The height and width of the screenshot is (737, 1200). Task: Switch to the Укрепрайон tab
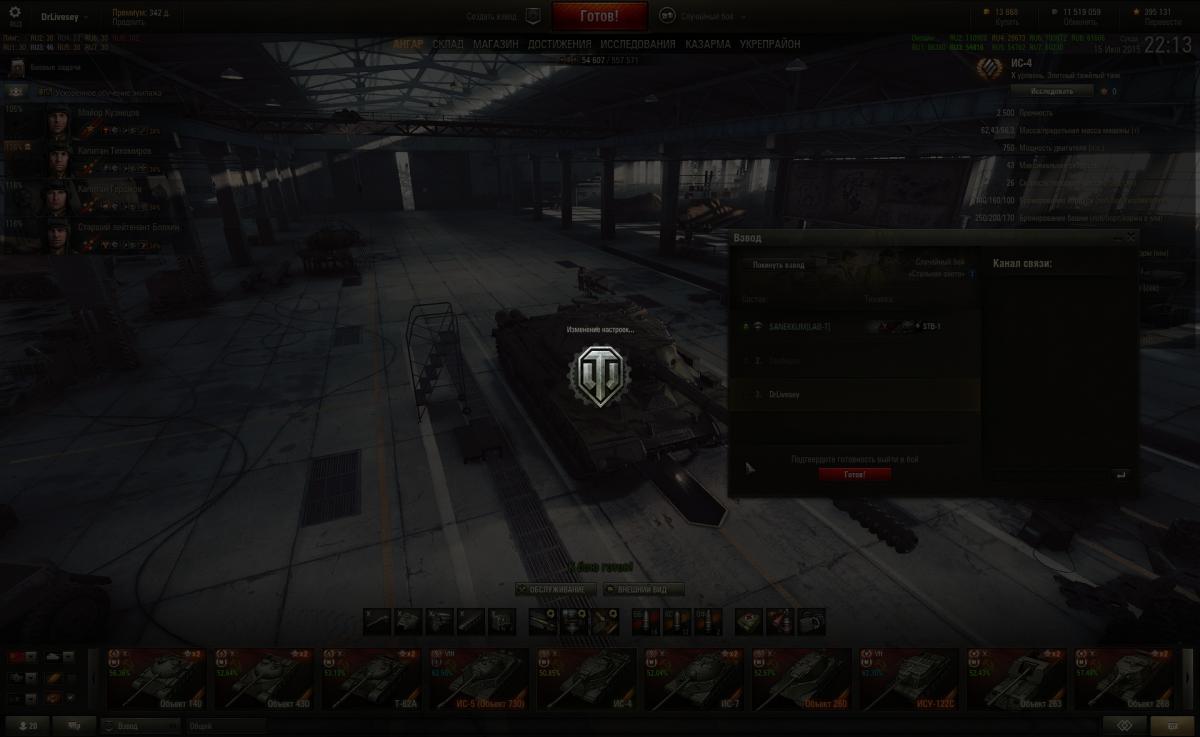pyautogui.click(x=770, y=45)
